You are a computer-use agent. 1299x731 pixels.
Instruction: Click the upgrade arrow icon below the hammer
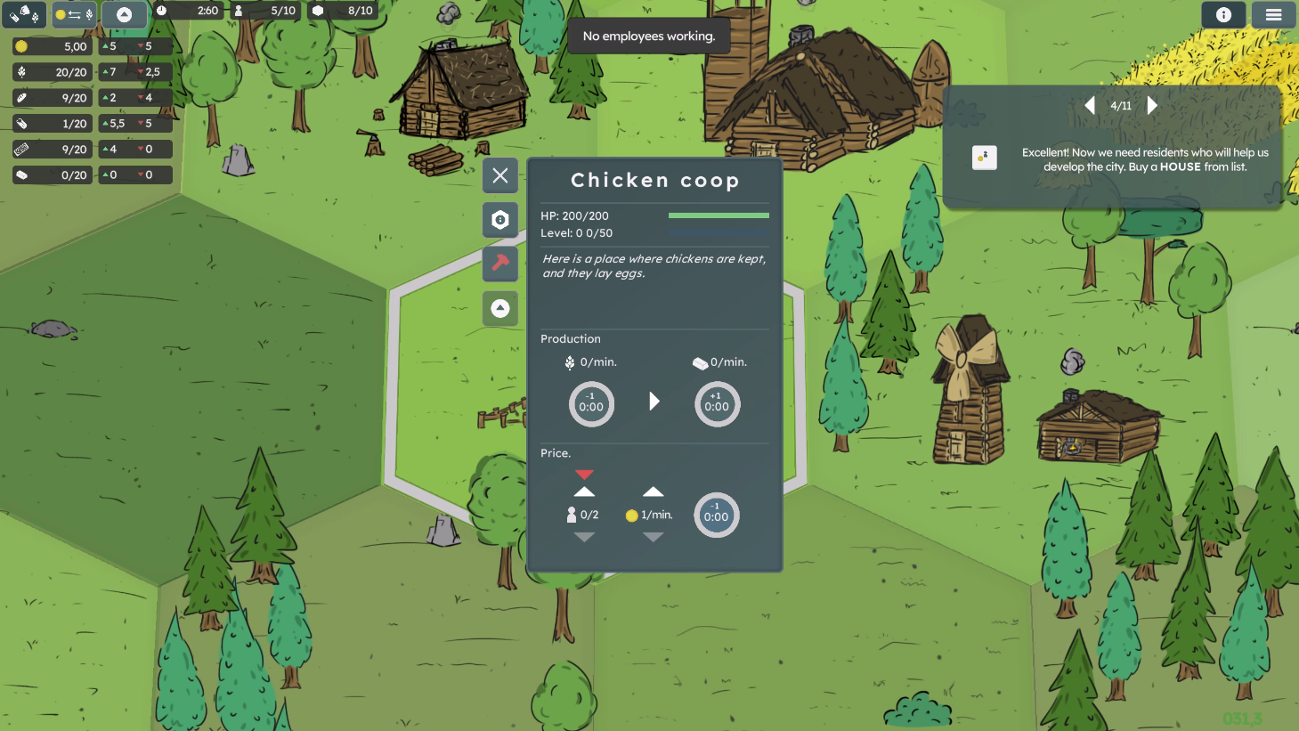pos(500,308)
